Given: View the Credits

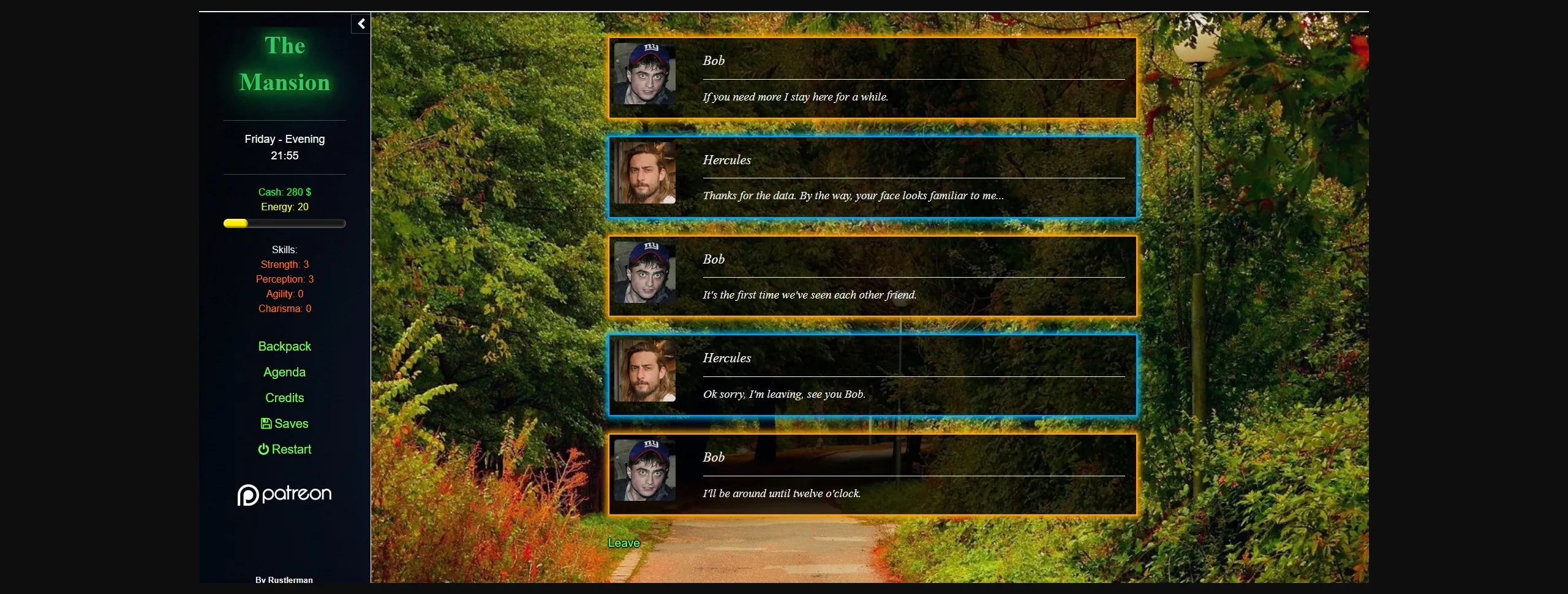Looking at the screenshot, I should click(x=284, y=397).
